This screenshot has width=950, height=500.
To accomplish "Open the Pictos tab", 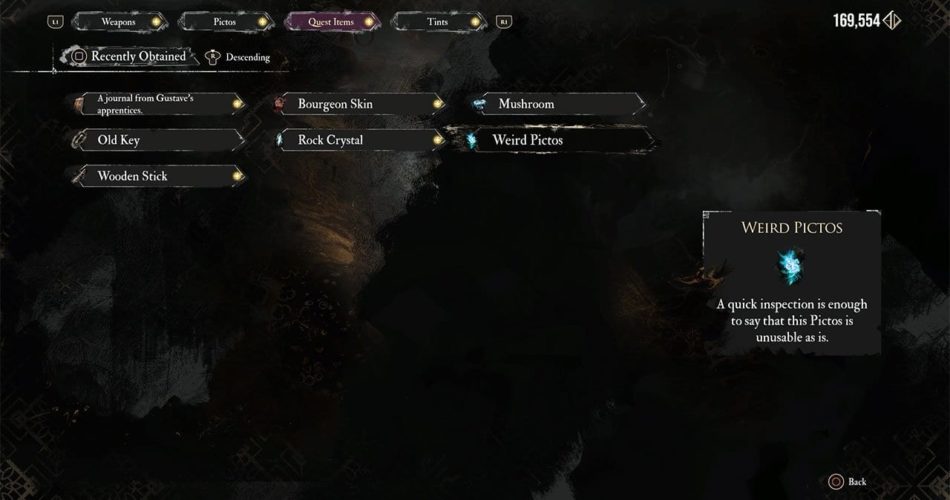I will (x=224, y=21).
